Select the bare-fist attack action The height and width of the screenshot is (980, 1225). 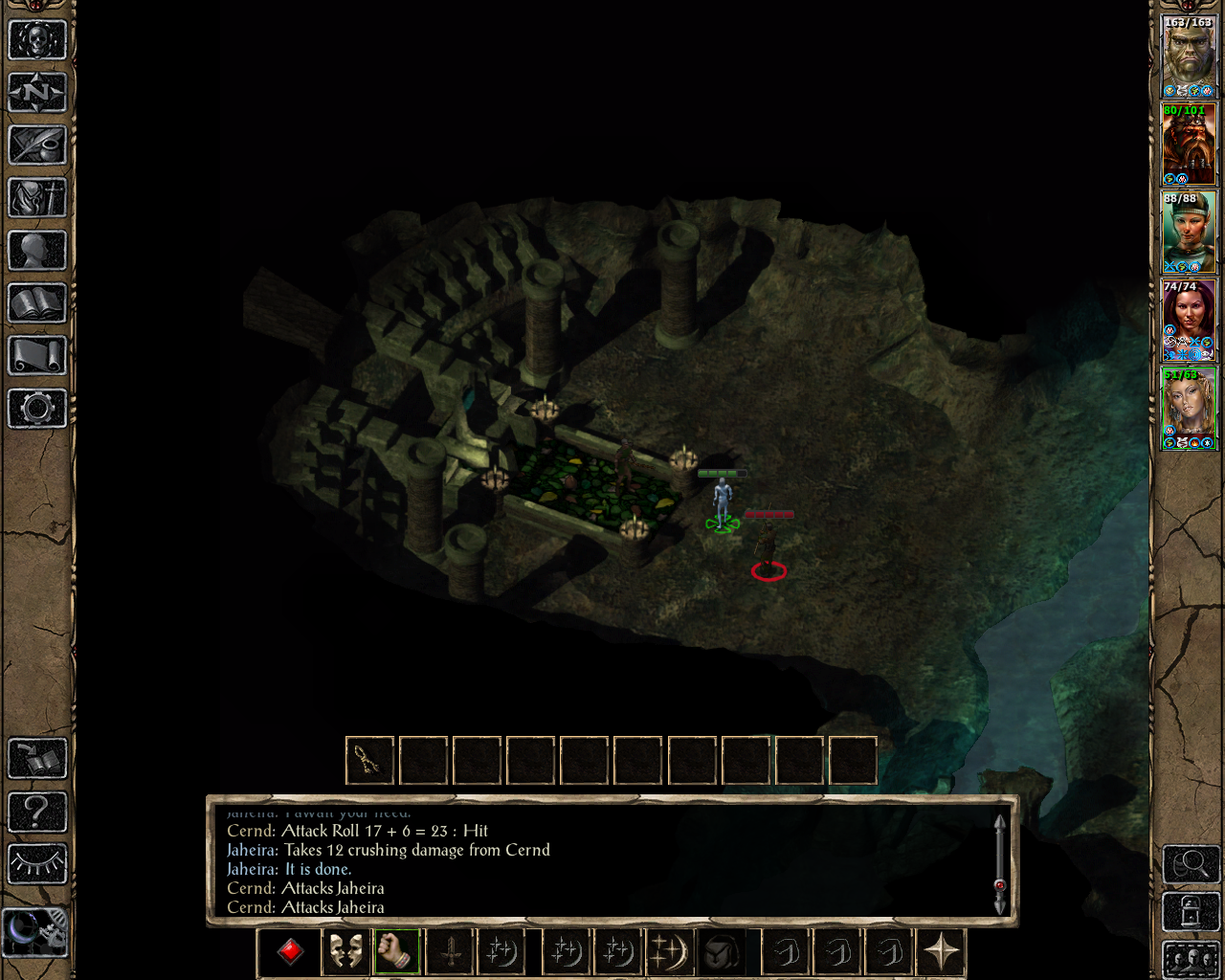(x=397, y=951)
